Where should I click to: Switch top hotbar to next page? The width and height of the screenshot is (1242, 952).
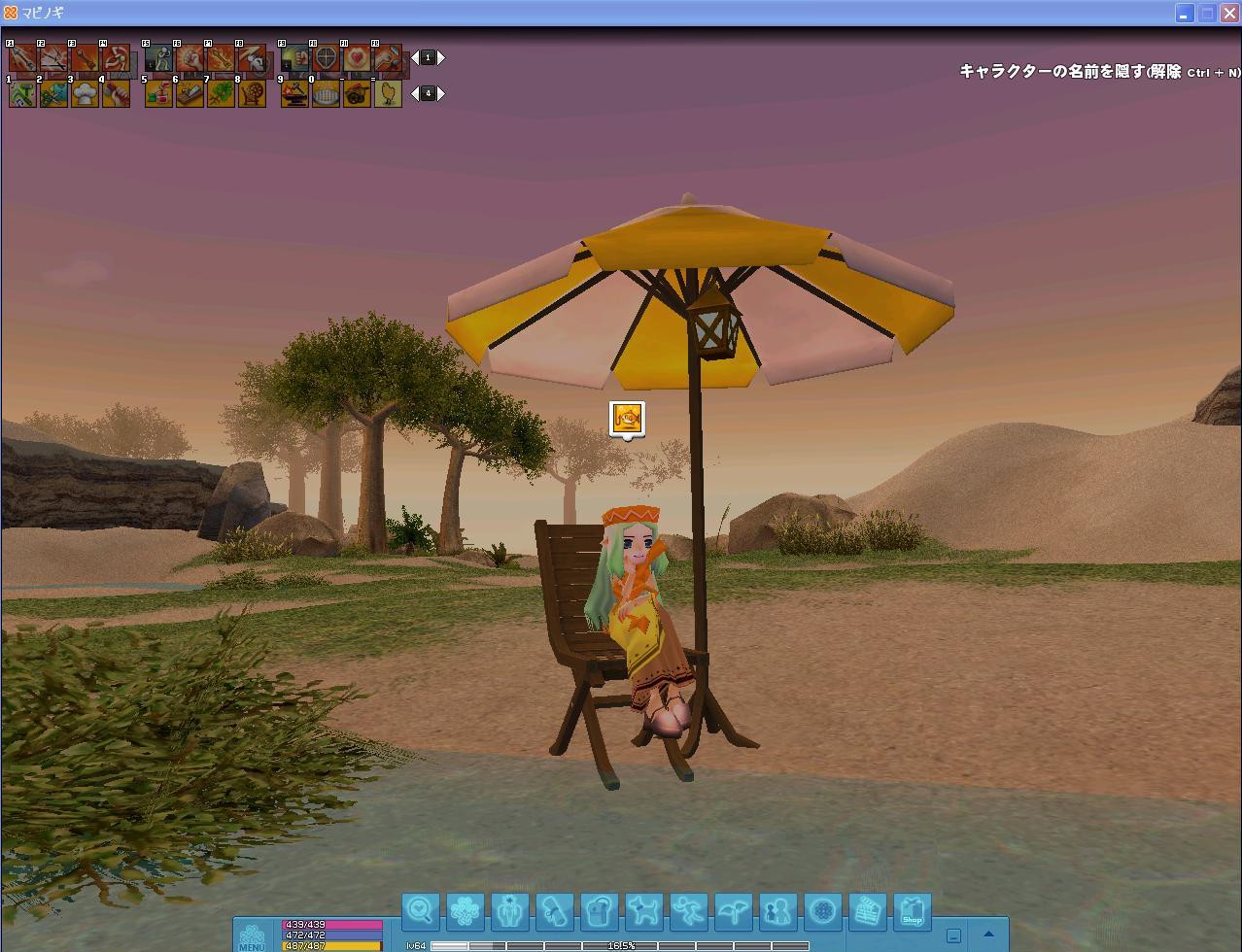coord(441,58)
